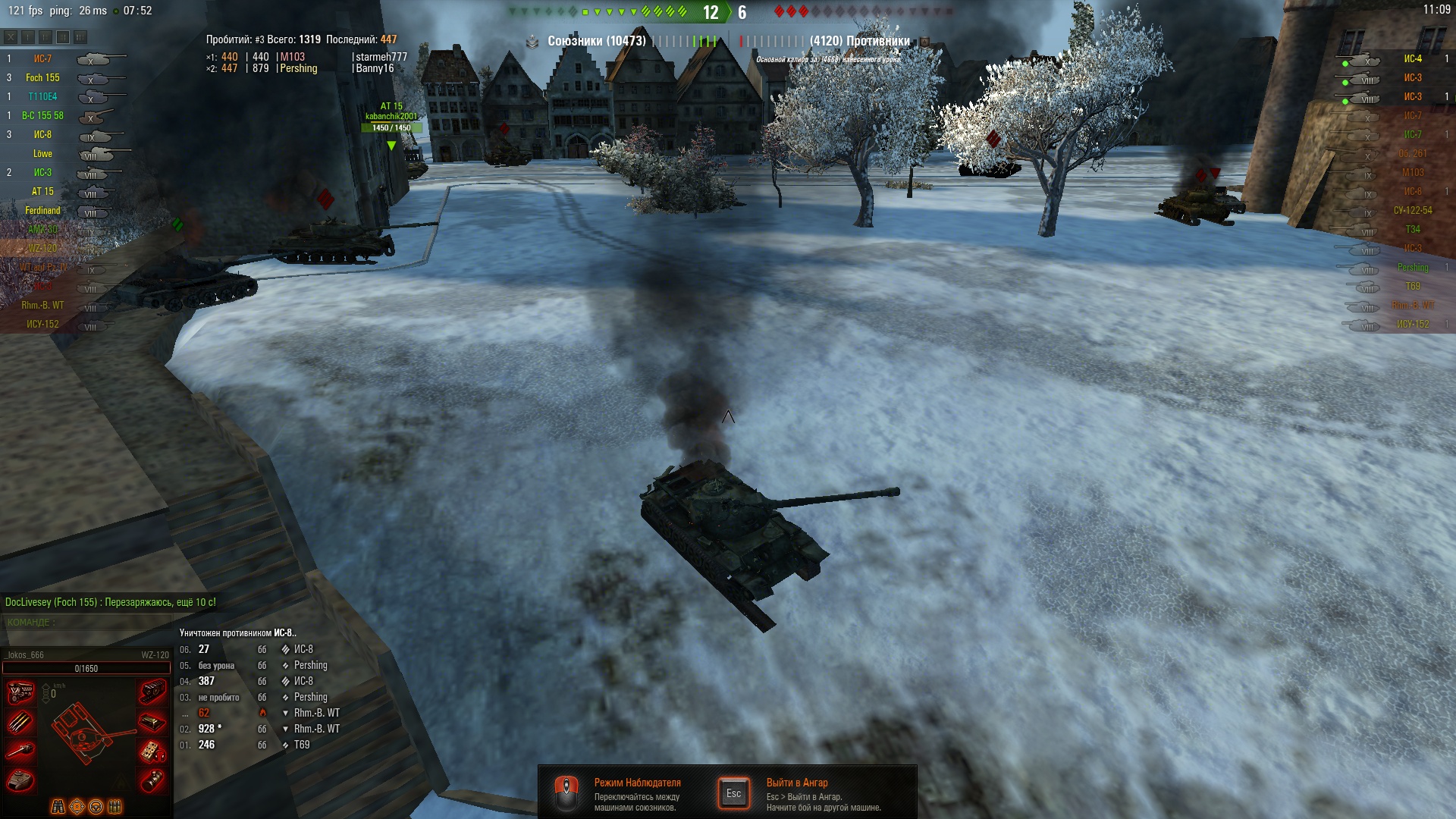The image size is (1456, 819).
Task: Select the radio module icon with headphones
Action: tap(152, 751)
